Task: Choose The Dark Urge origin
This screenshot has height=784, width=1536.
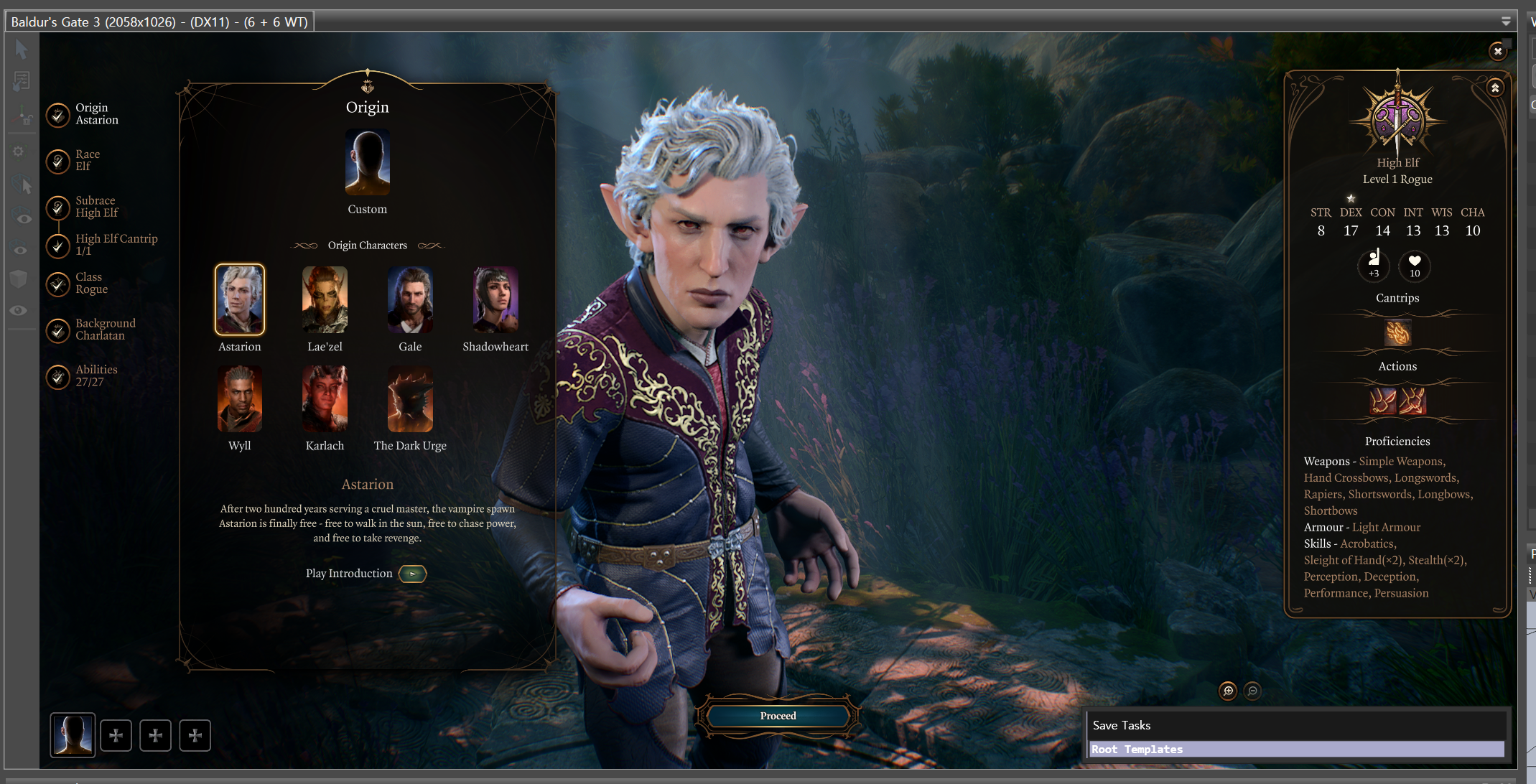Action: [410, 399]
